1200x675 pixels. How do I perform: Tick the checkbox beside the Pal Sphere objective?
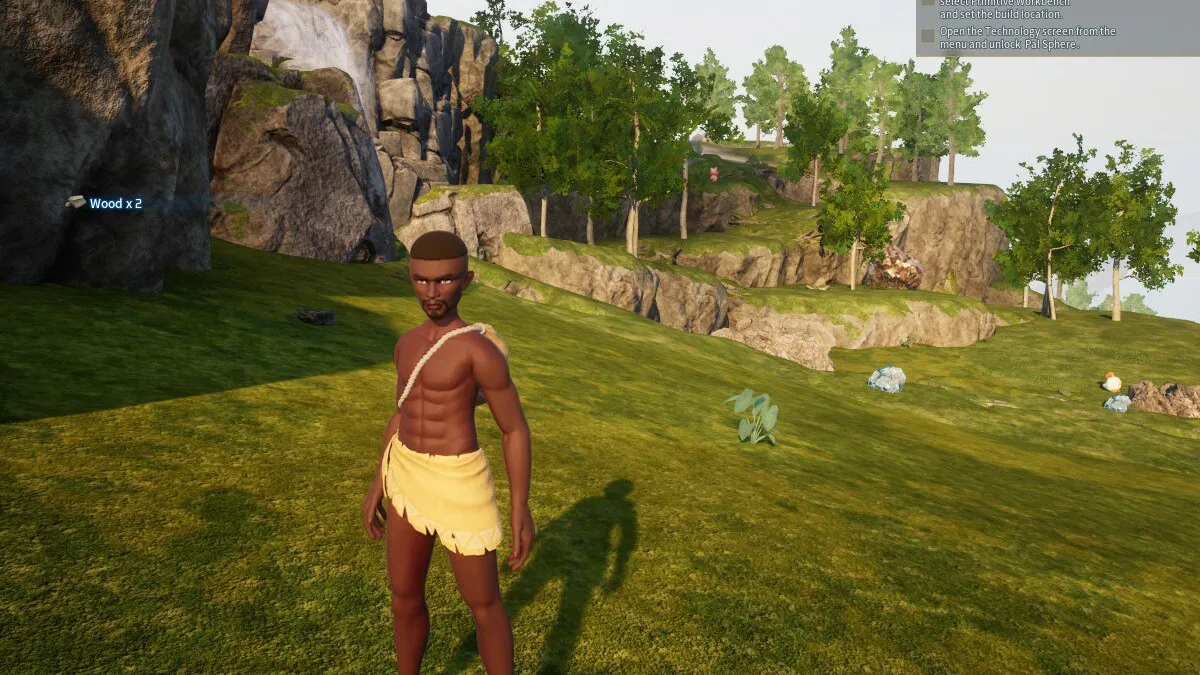[x=928, y=35]
